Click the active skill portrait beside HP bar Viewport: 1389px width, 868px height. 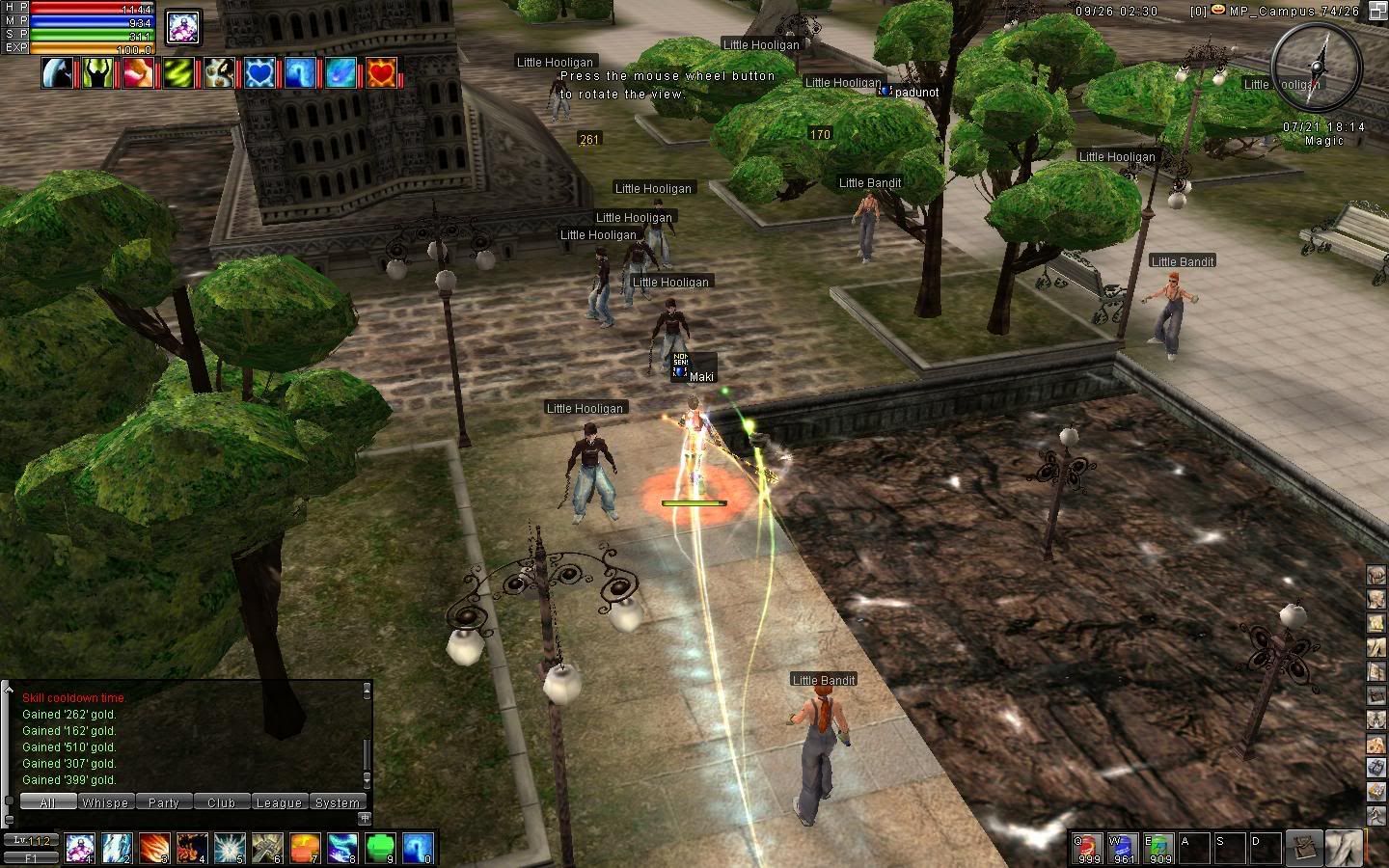pos(183,26)
